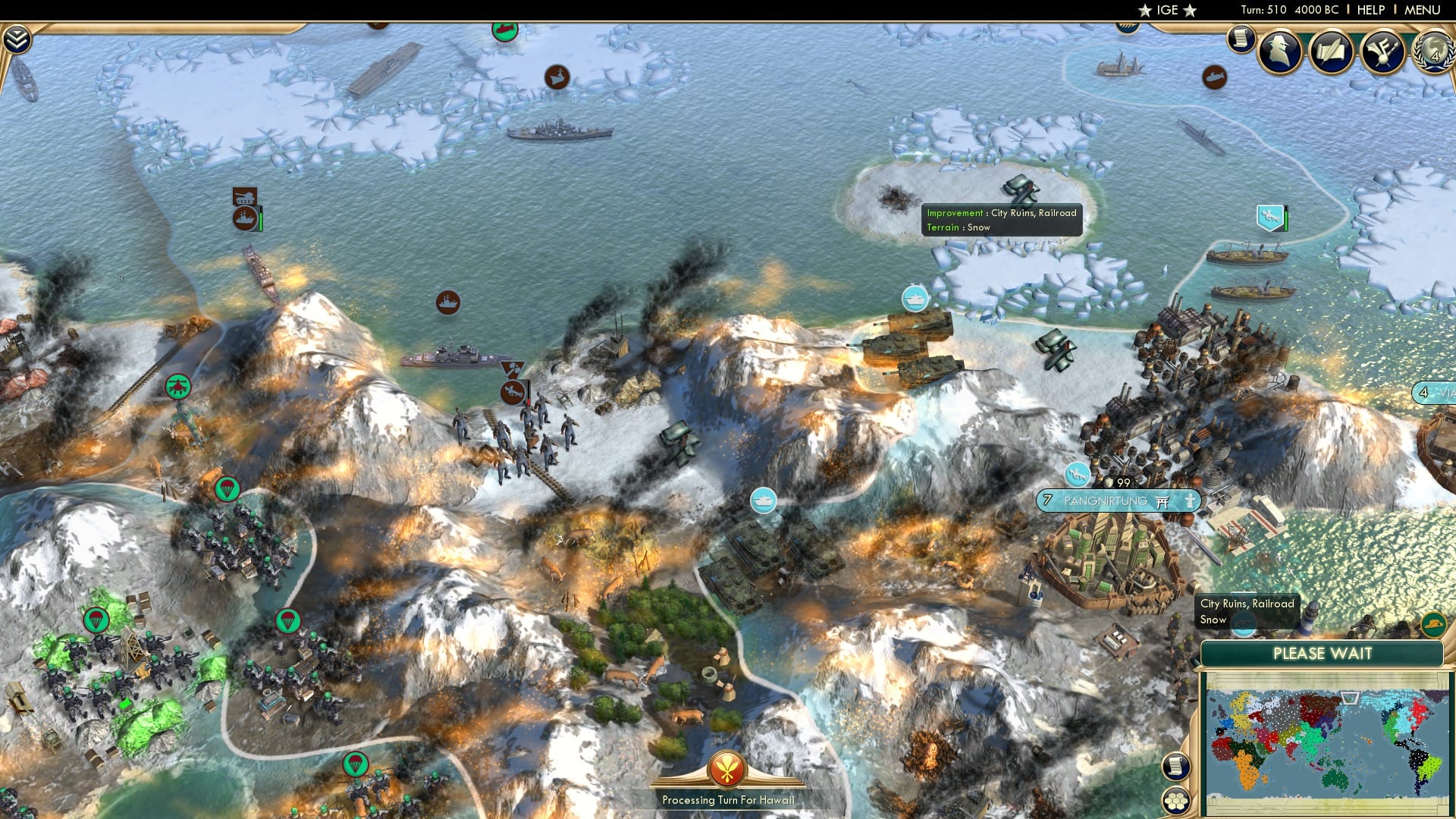Select the brown destroyer unit flag

pos(447,300)
